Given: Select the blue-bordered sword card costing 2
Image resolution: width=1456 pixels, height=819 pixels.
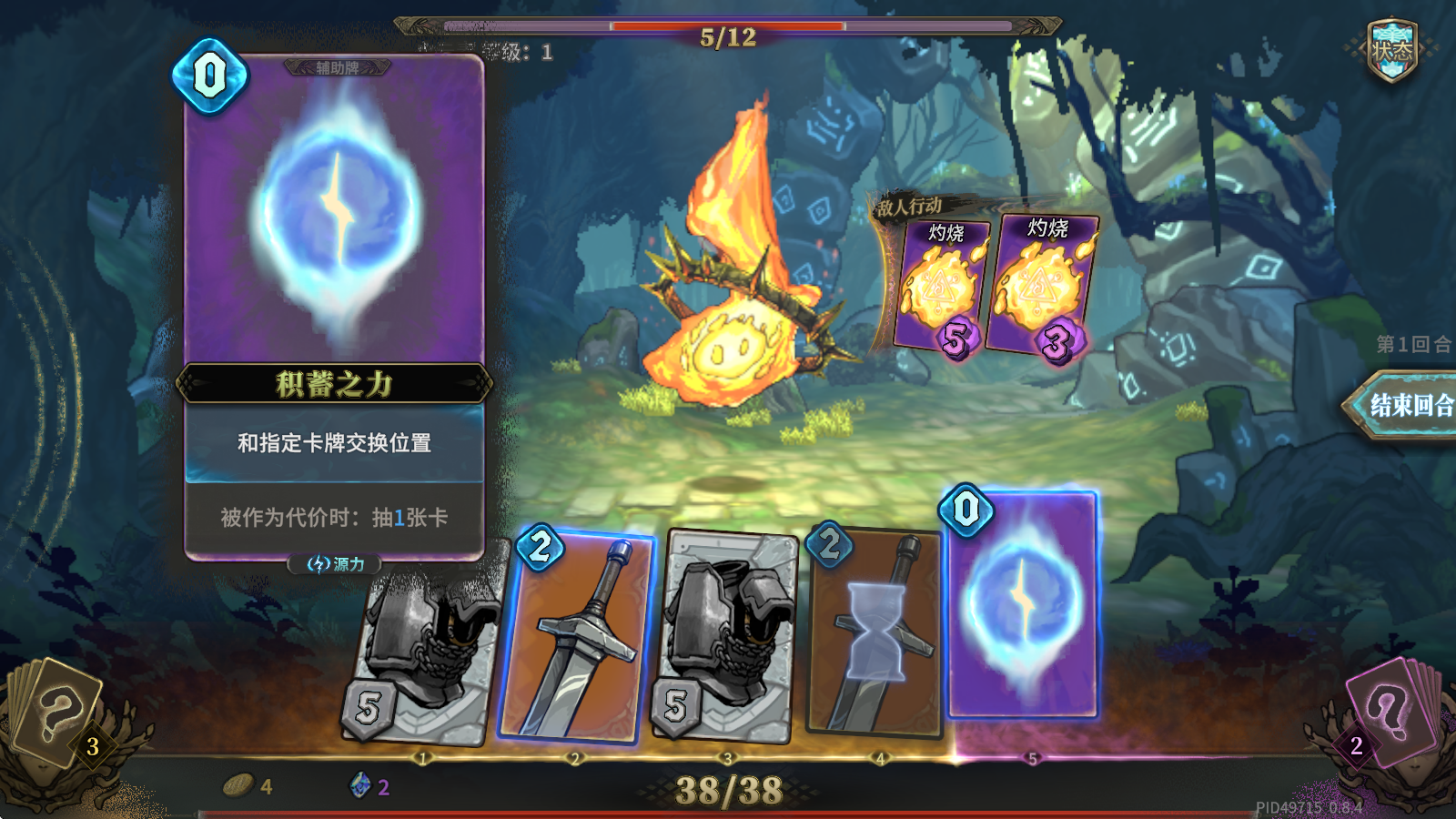Looking at the screenshot, I should pos(577,637).
